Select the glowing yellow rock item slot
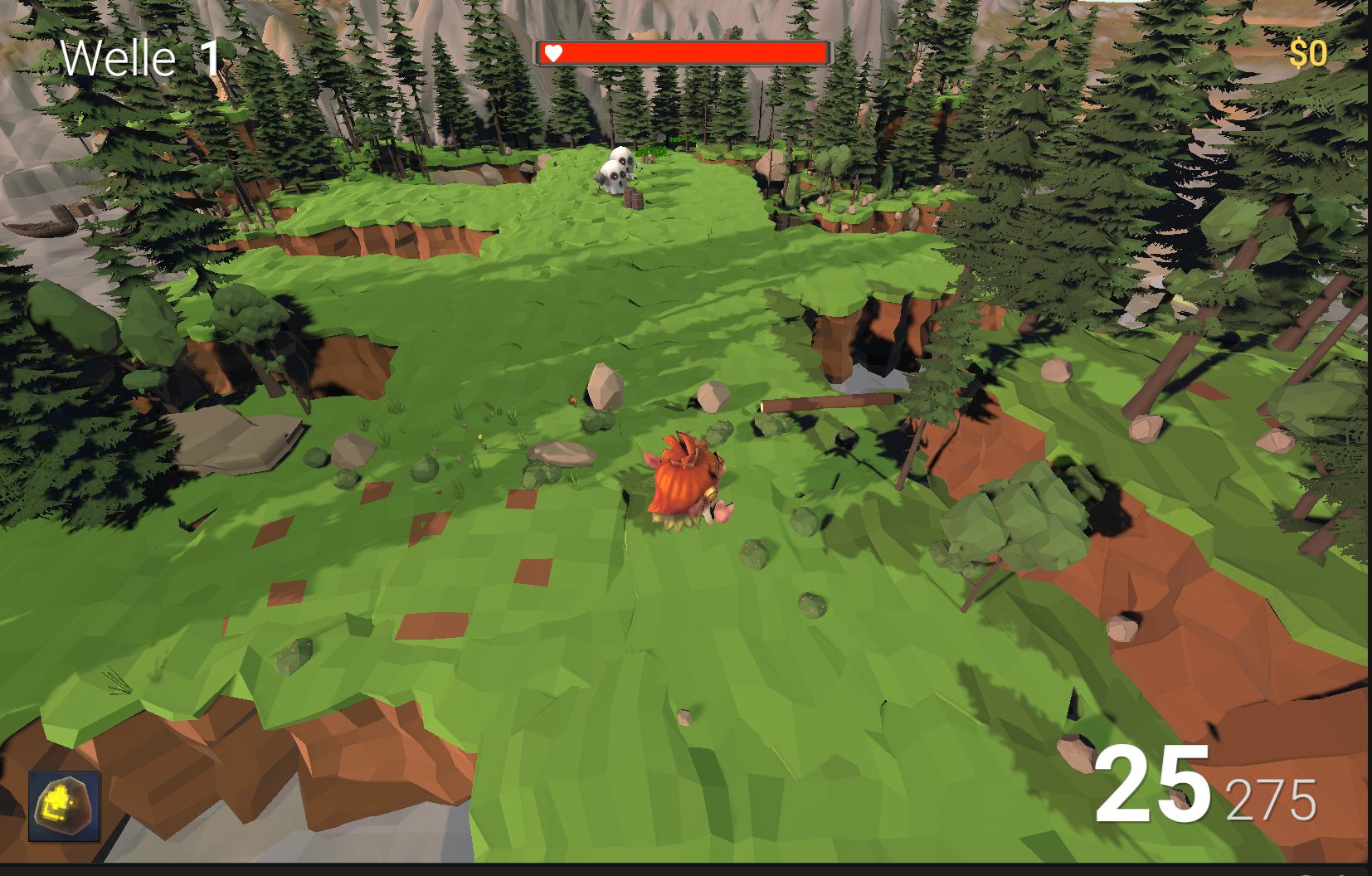 pos(65,806)
